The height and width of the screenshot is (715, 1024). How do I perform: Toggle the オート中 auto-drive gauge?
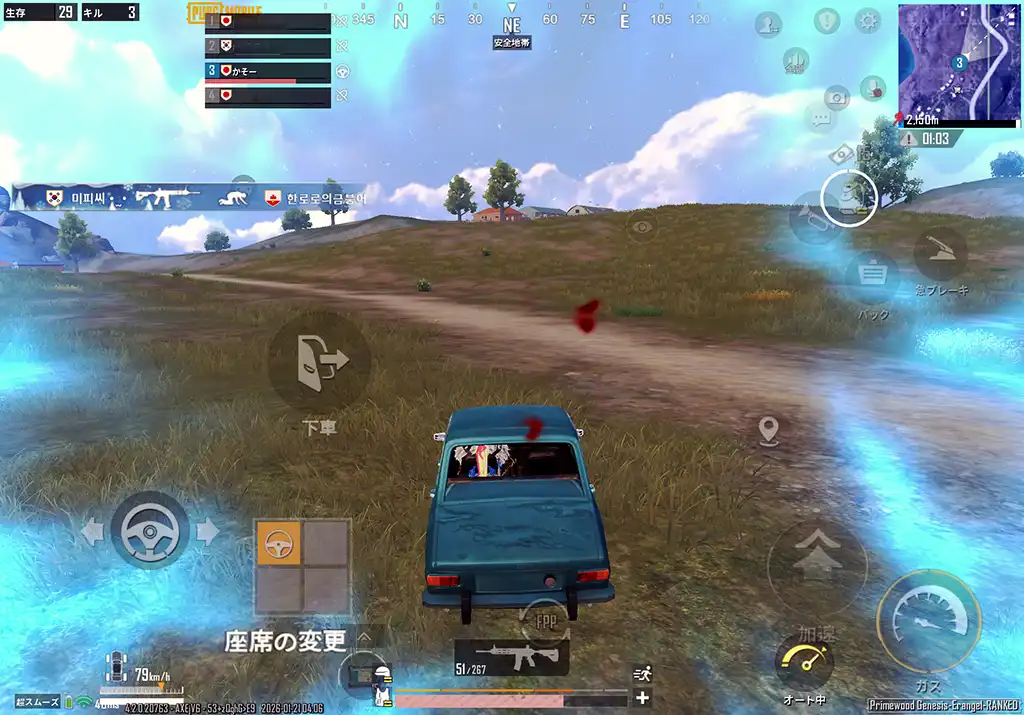804,662
